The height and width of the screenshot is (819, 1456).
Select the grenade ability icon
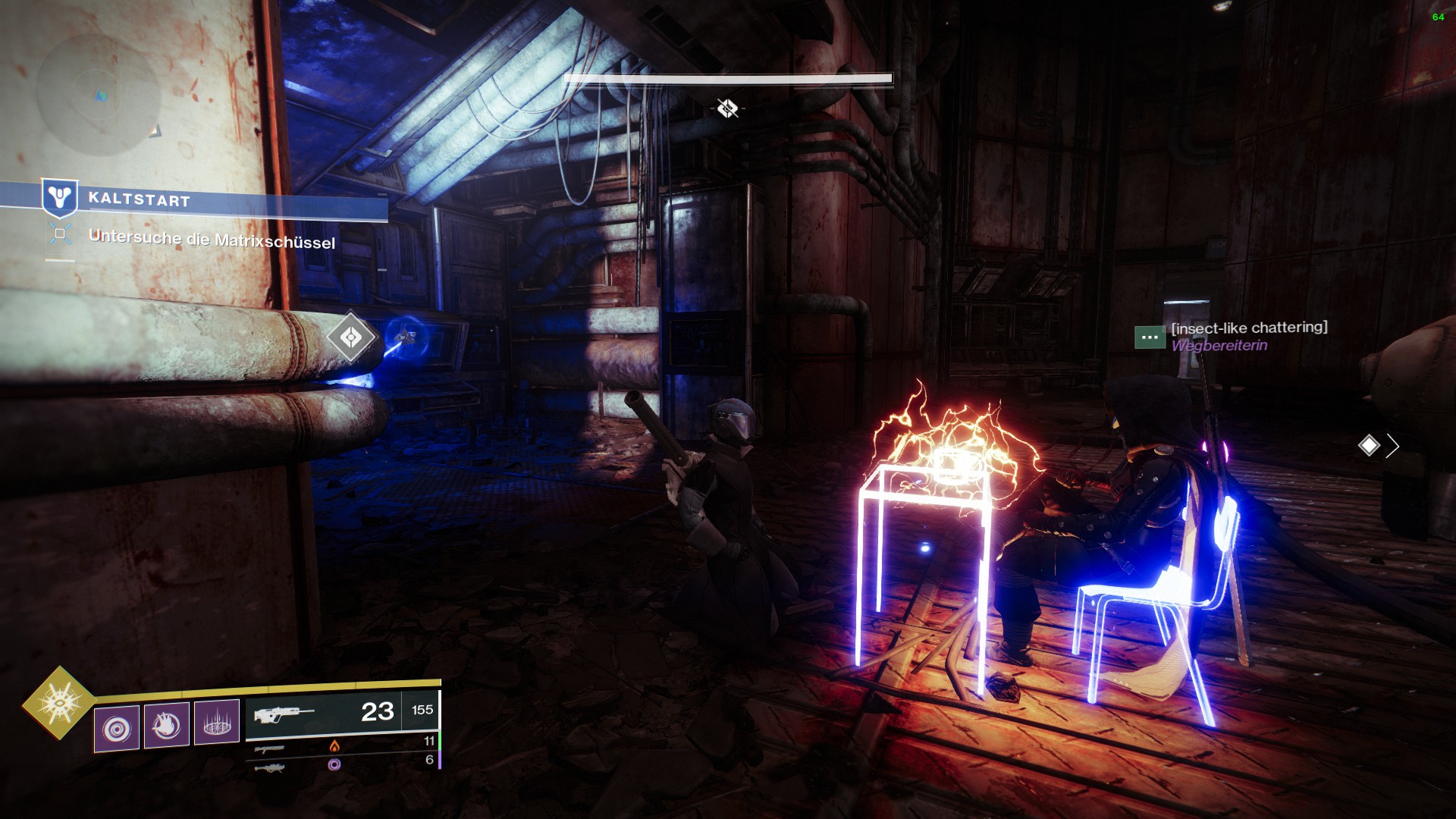(117, 728)
